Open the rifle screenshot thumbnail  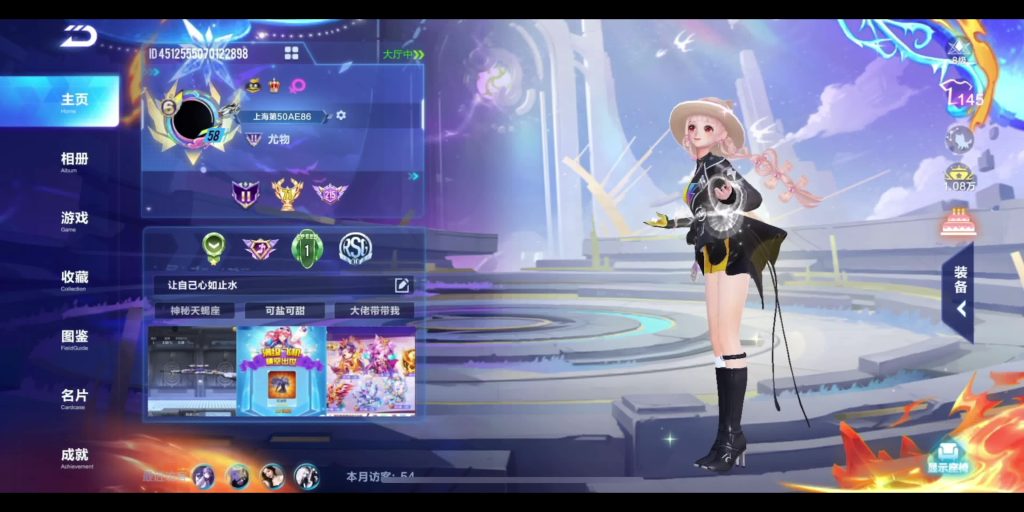[192, 370]
